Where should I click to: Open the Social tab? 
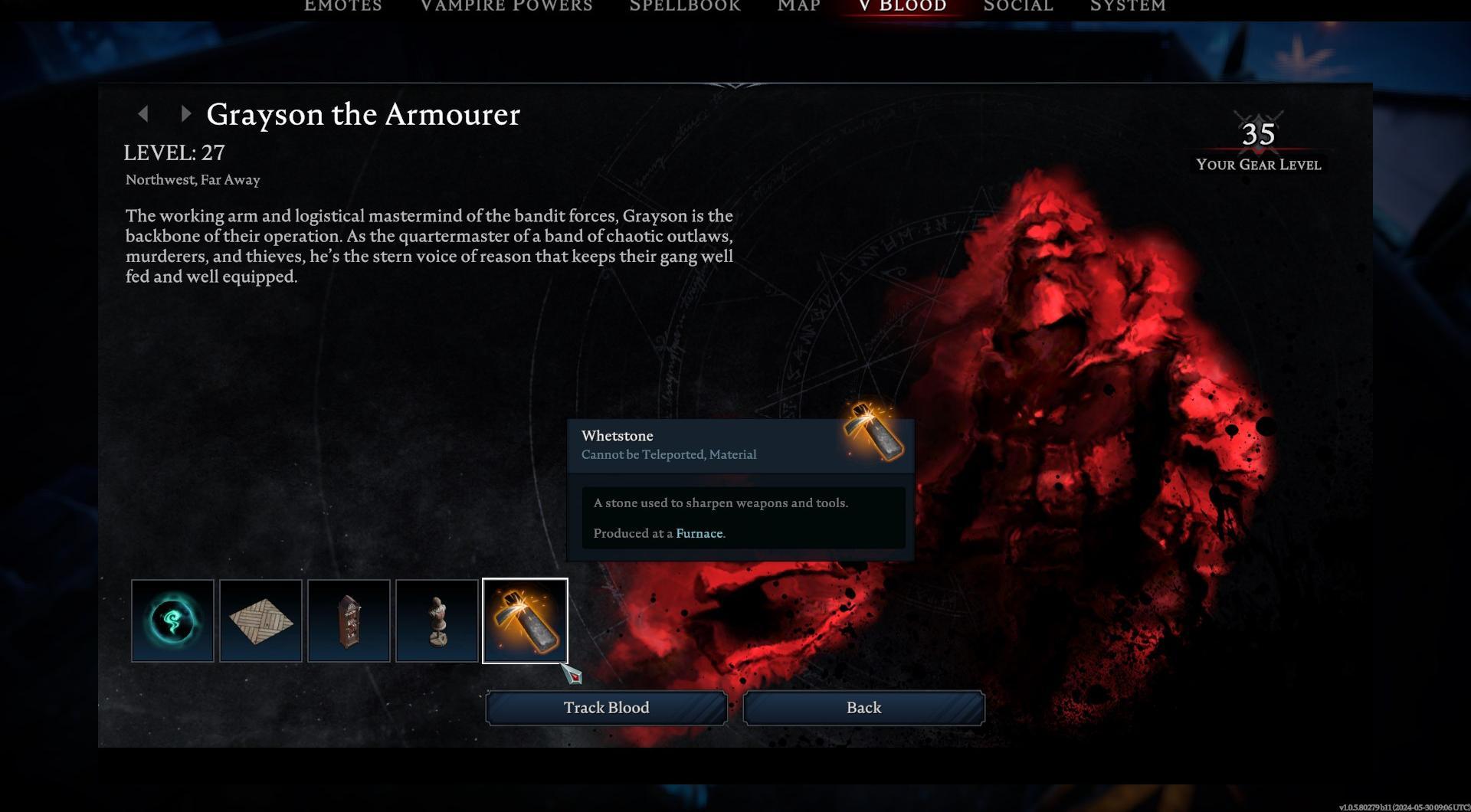coord(1018,6)
